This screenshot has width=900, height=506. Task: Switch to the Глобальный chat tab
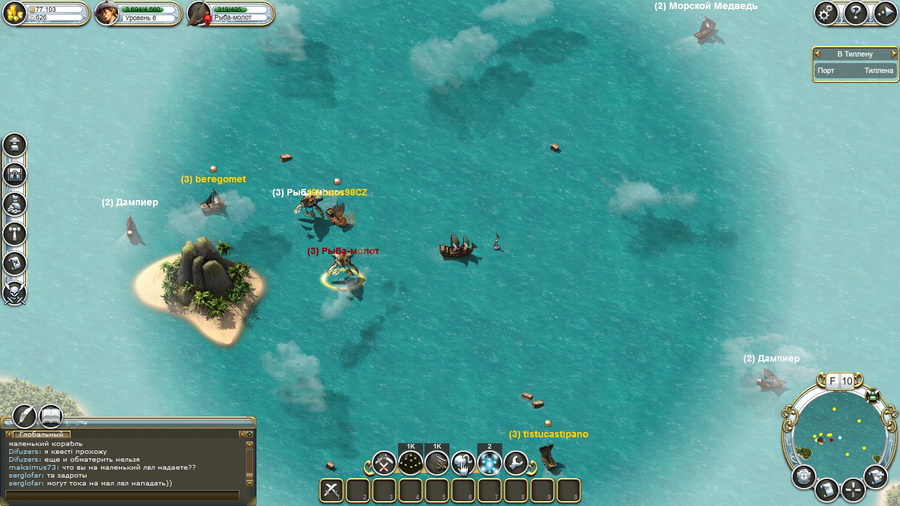[41, 435]
